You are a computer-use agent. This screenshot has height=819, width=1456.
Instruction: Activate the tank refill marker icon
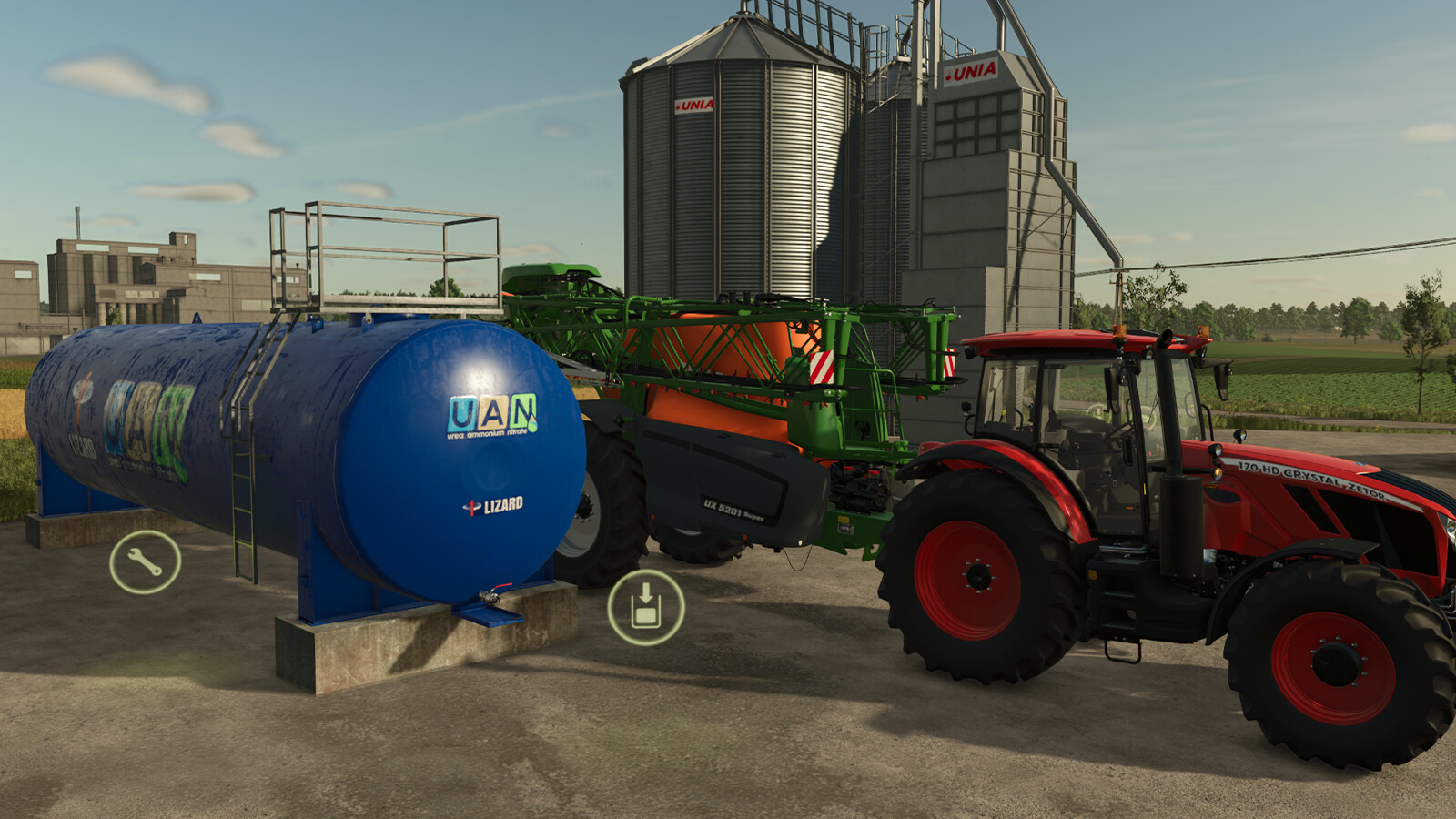click(x=645, y=607)
